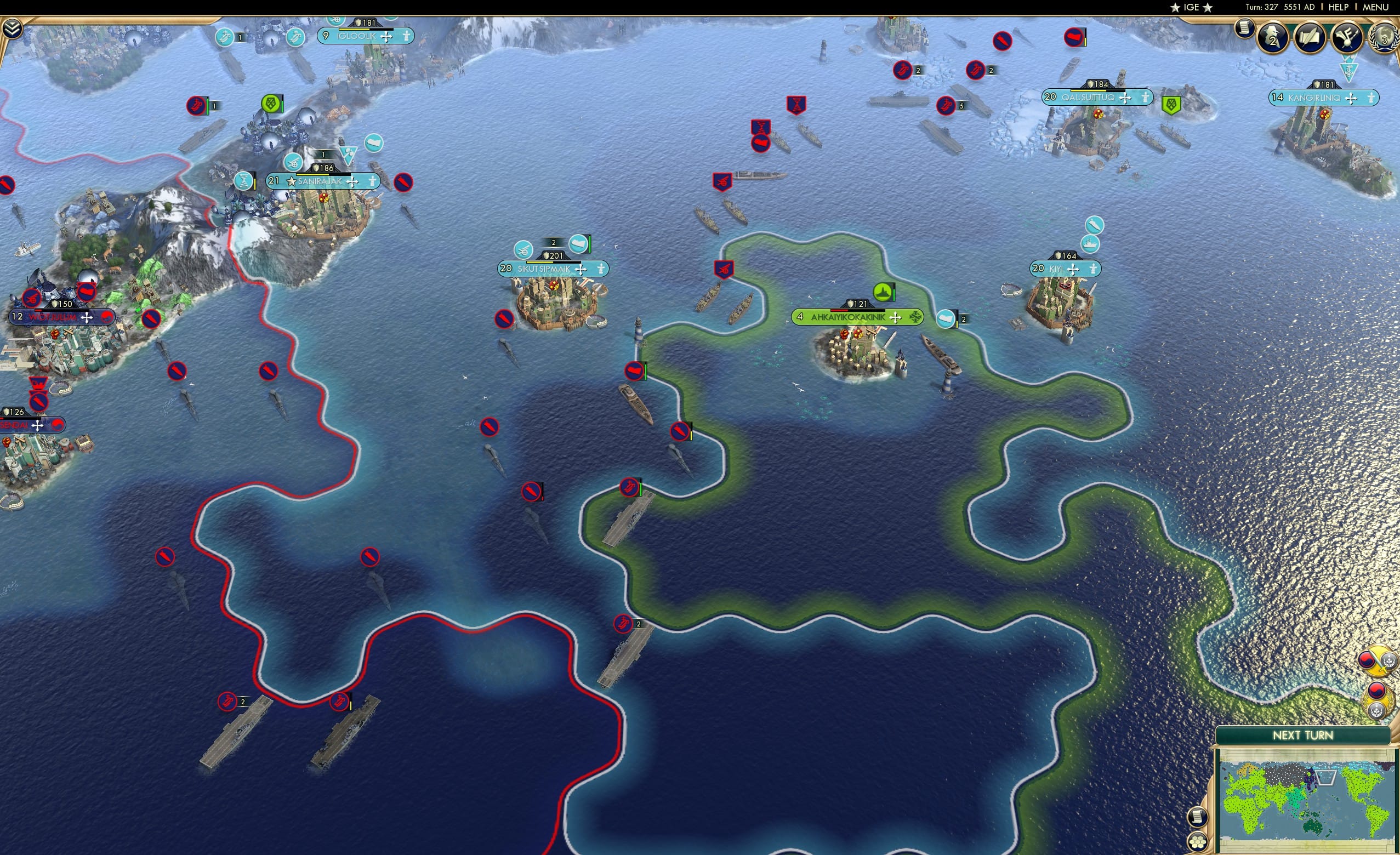Open the In-Game Editor via IGE label
Image resolution: width=1400 pixels, height=855 pixels.
click(1191, 7)
